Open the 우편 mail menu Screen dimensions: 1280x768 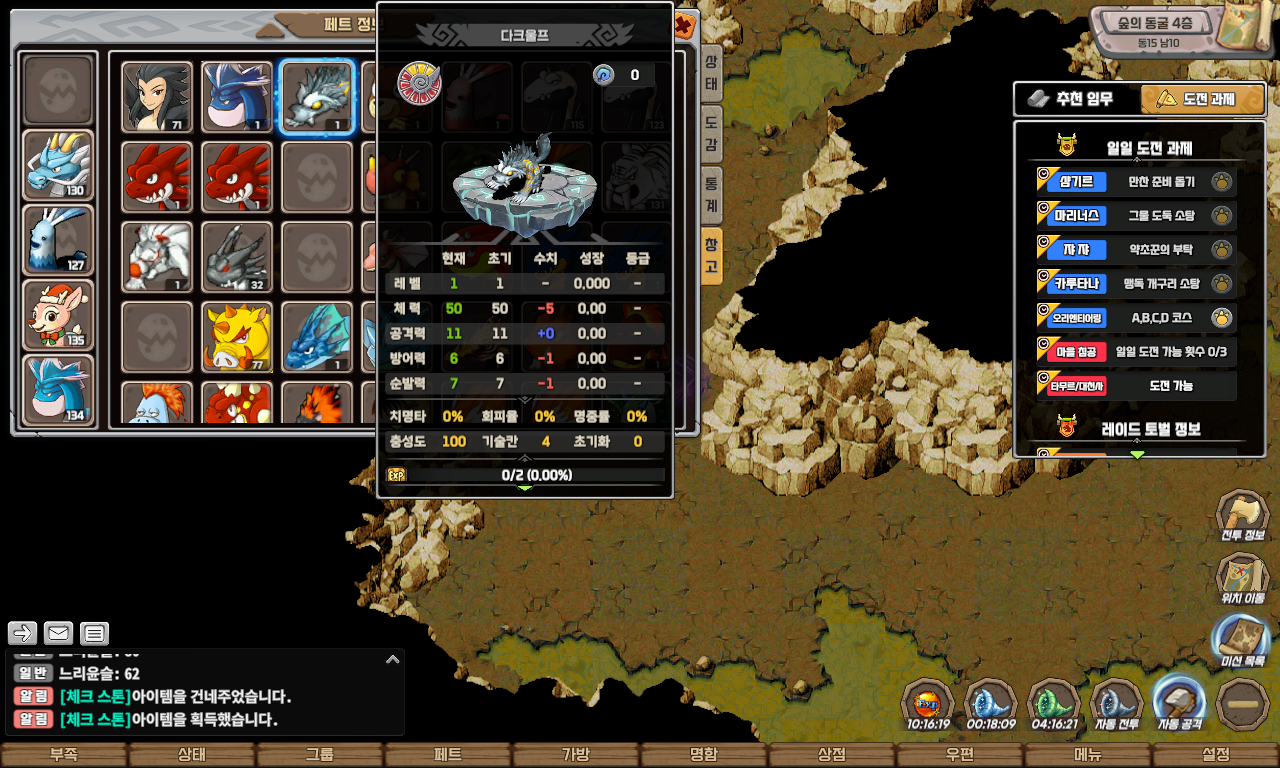click(960, 755)
